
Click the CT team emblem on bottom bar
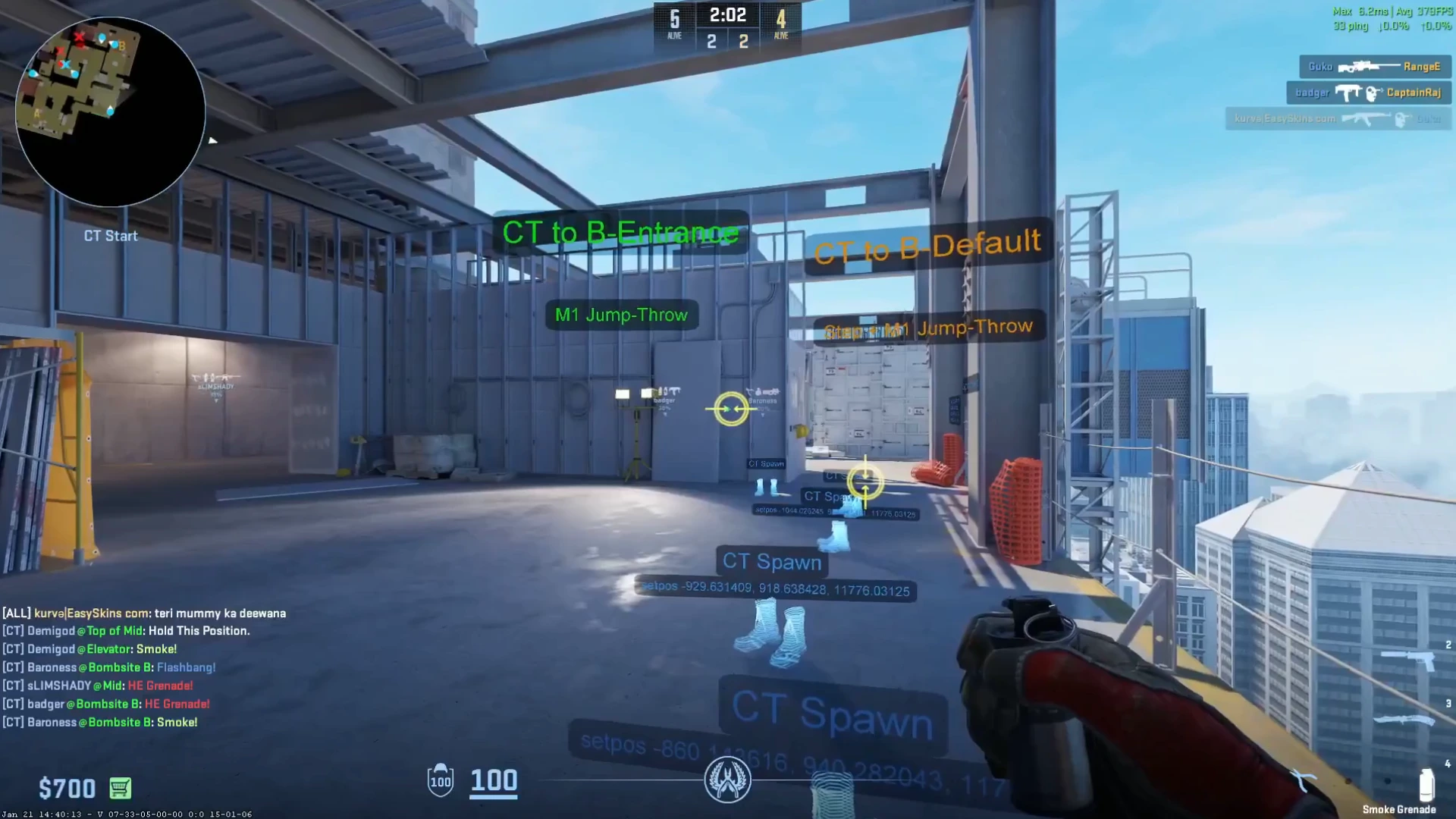[x=728, y=780]
